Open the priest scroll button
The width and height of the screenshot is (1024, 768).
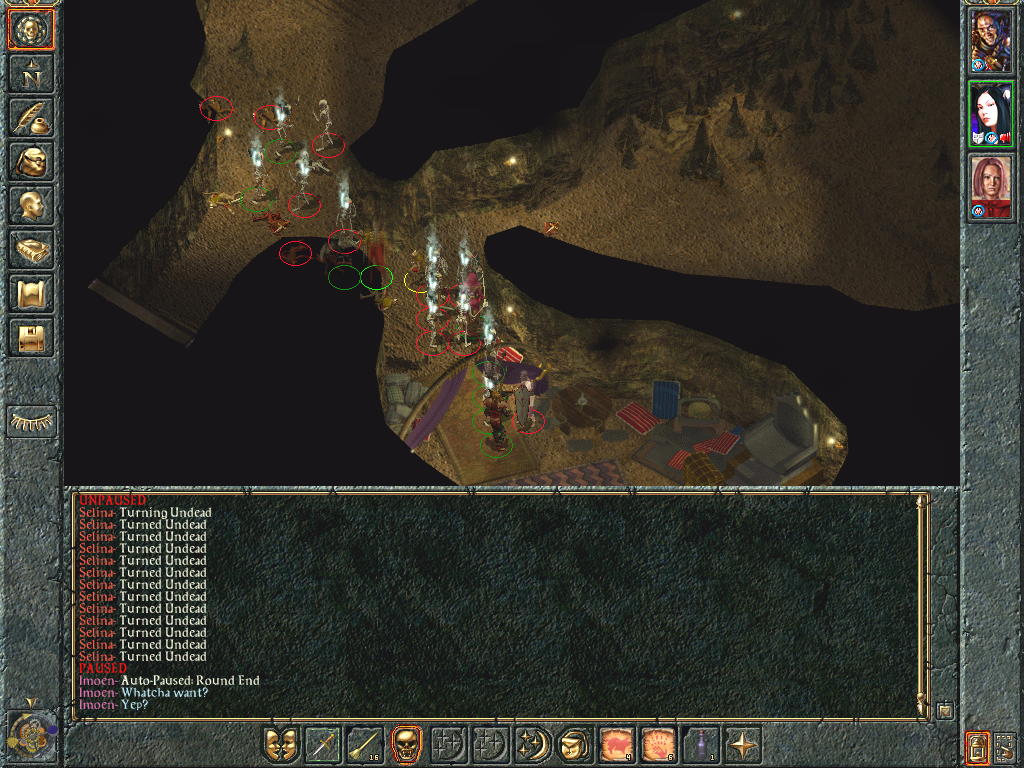point(31,293)
